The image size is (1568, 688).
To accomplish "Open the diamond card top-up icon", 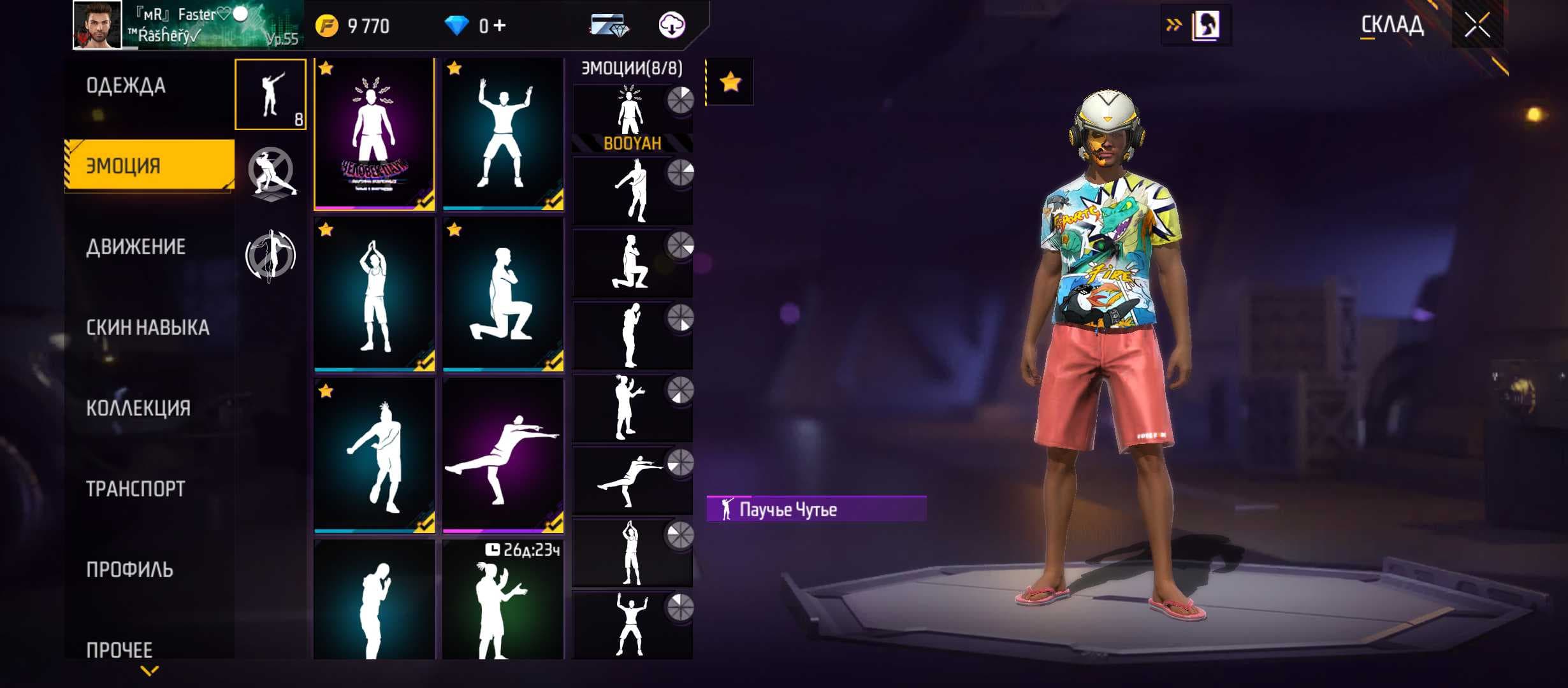I will [x=609, y=26].
